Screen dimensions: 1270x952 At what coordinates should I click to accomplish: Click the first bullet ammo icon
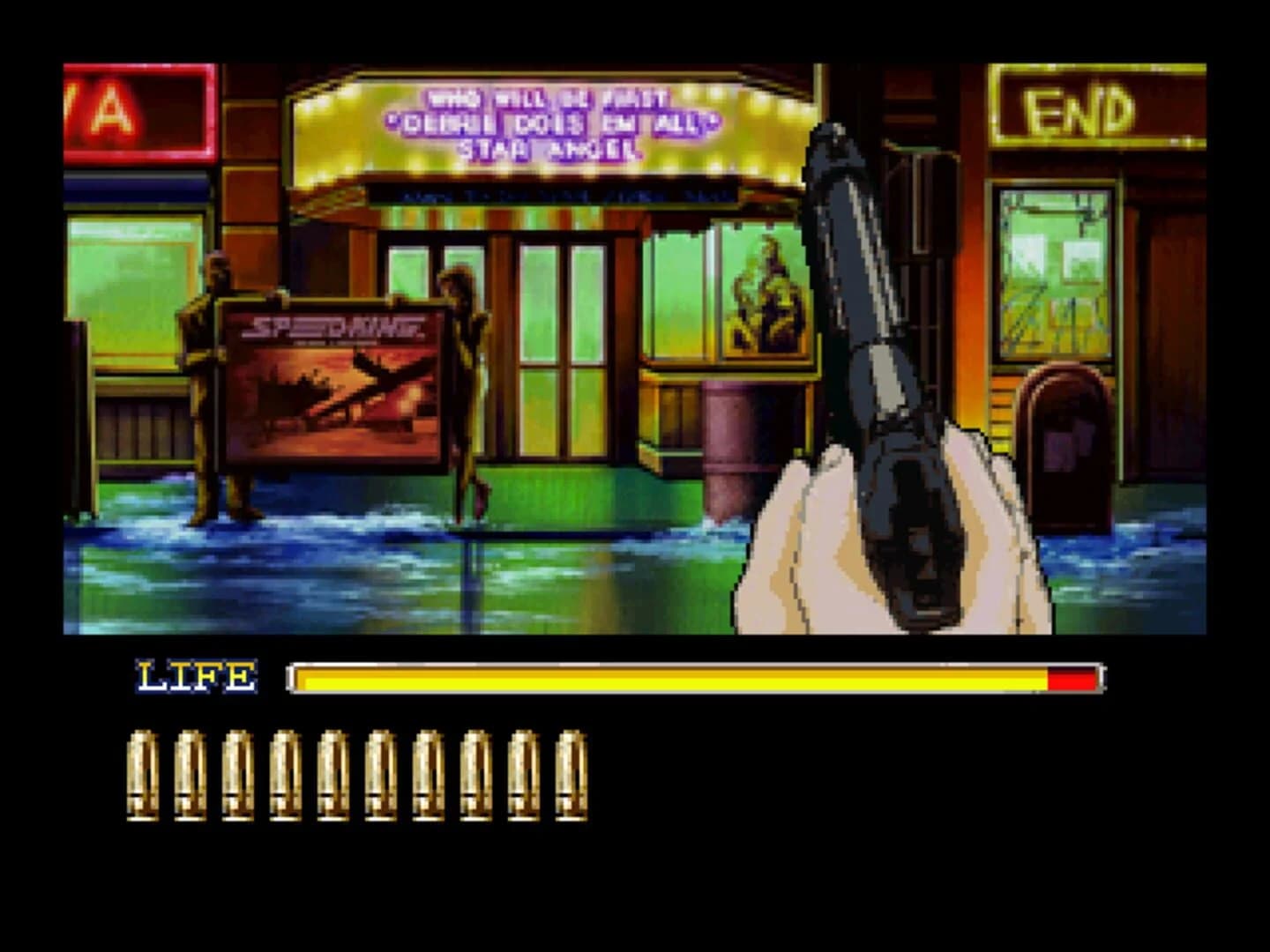pyautogui.click(x=144, y=776)
